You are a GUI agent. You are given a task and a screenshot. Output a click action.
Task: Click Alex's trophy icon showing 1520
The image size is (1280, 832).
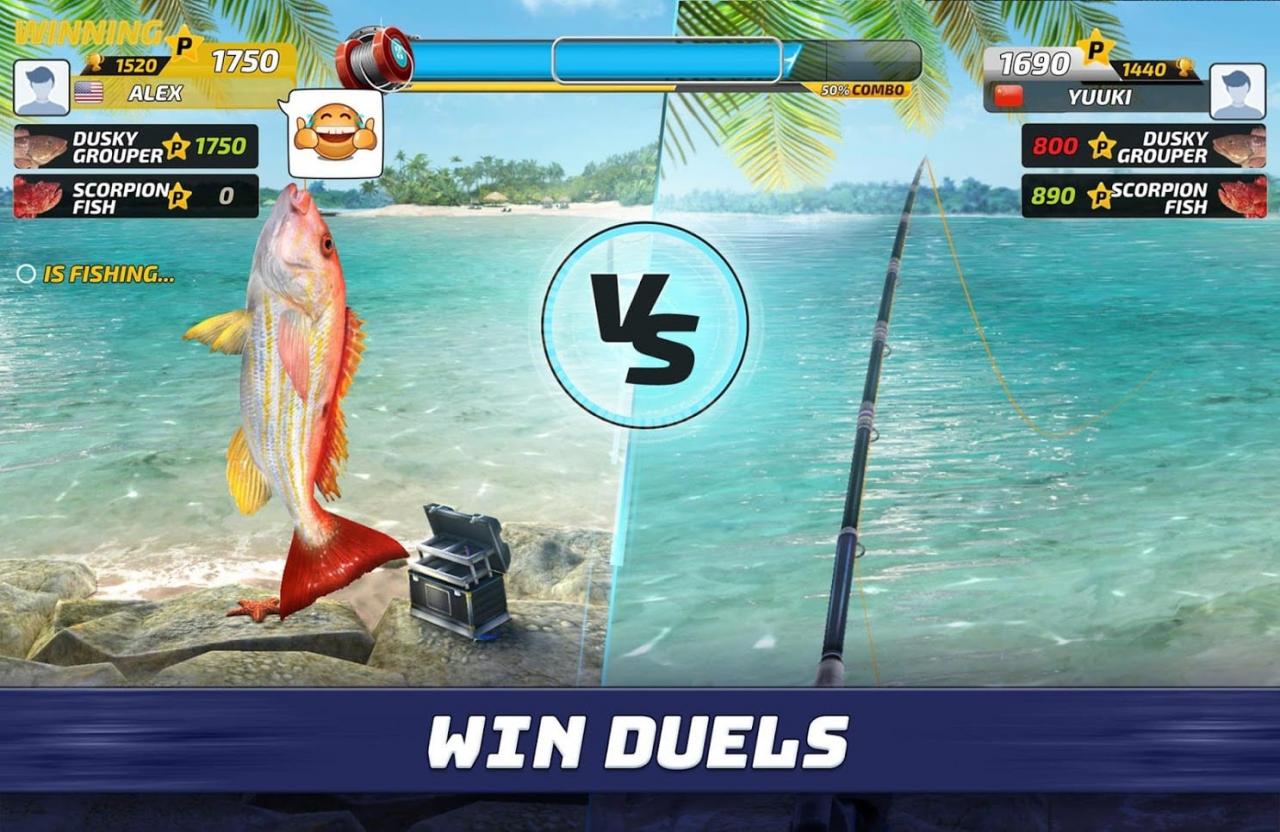click(95, 61)
